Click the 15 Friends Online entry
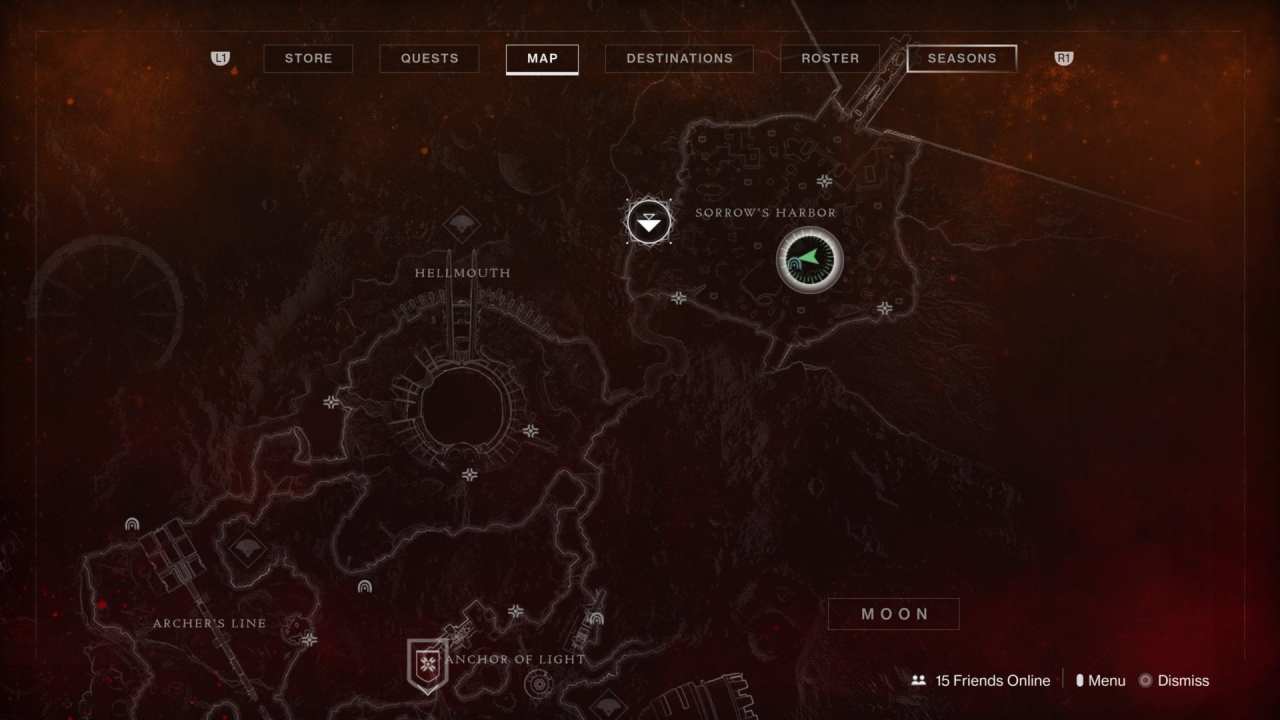This screenshot has width=1280, height=720. pyautogui.click(x=993, y=680)
